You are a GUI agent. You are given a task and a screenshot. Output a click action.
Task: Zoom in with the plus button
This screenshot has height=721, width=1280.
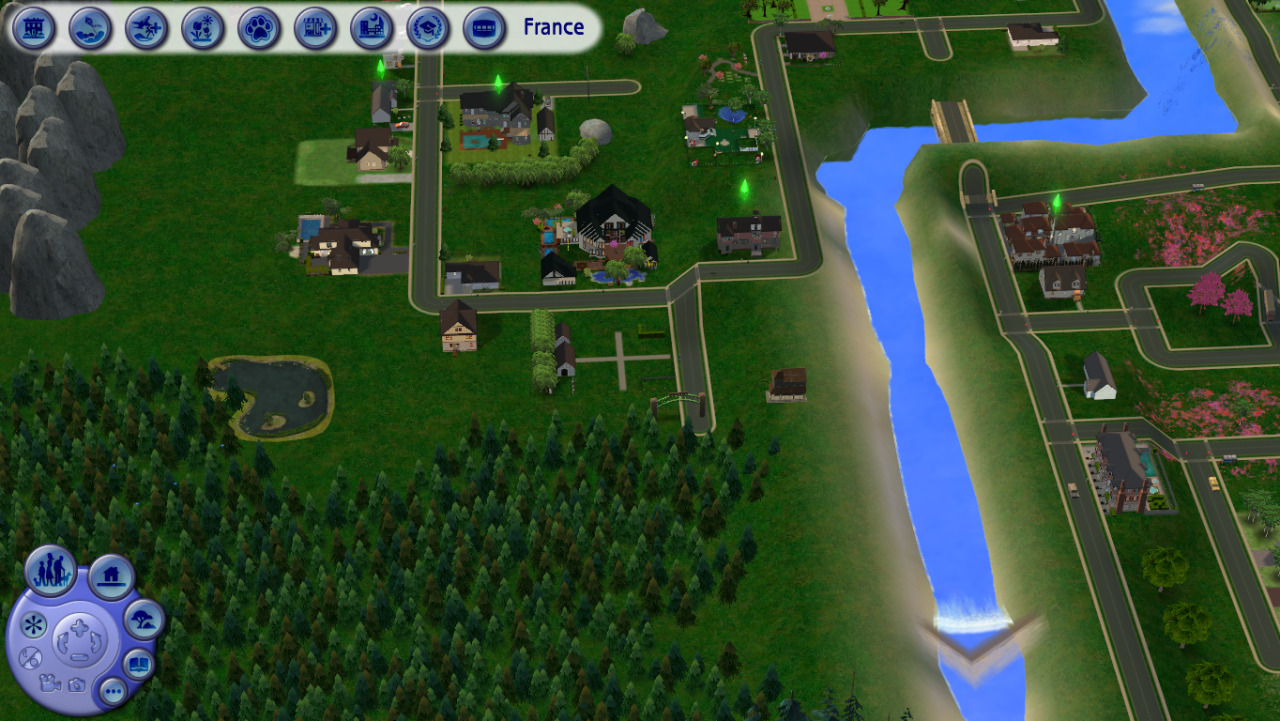79,628
